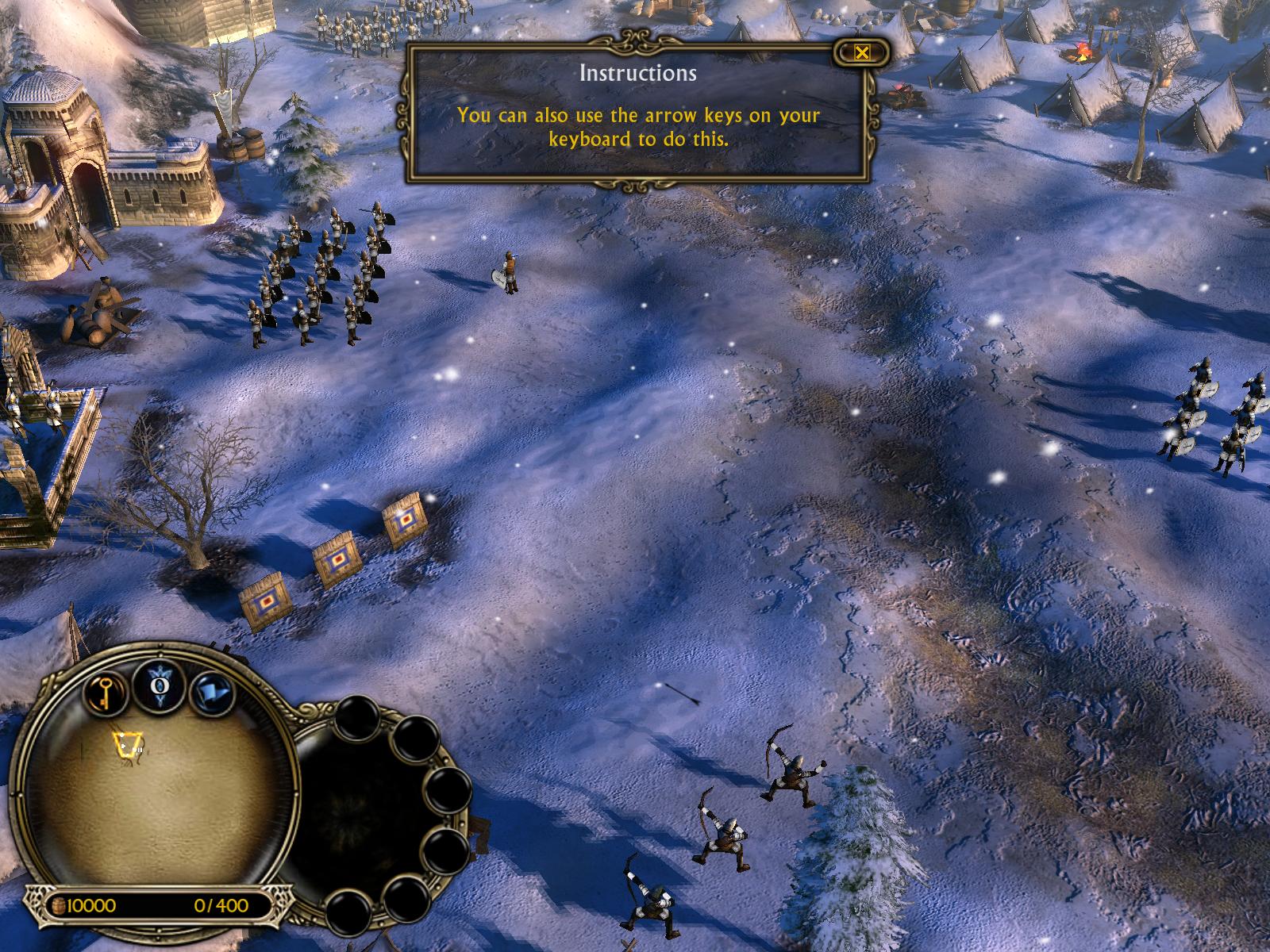Close the Instructions dialog
The image size is (1270, 952).
point(862,53)
